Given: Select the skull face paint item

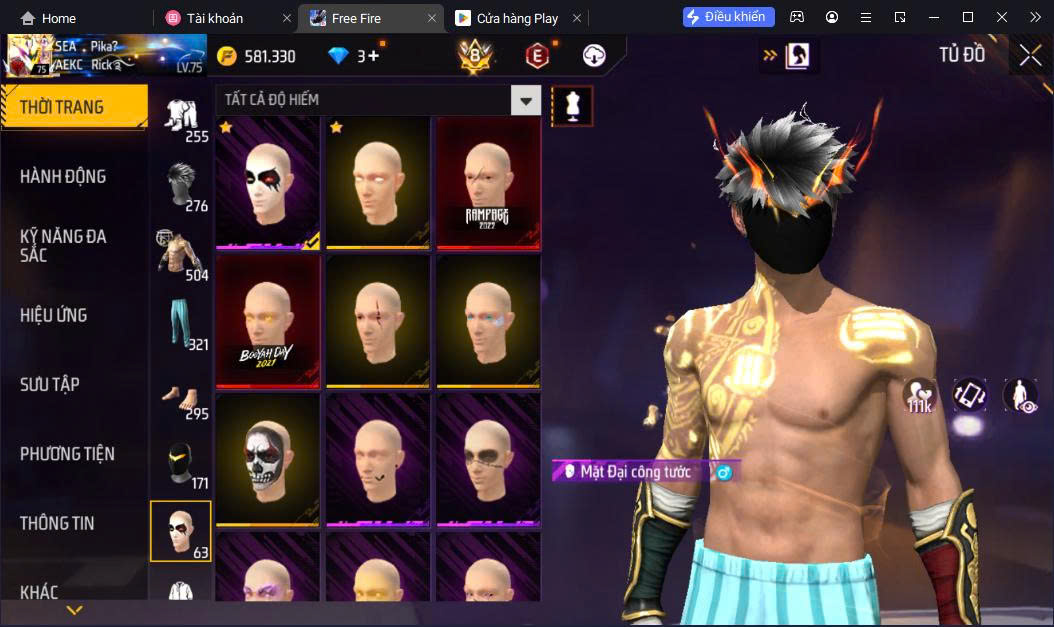Looking at the screenshot, I should click(x=268, y=459).
